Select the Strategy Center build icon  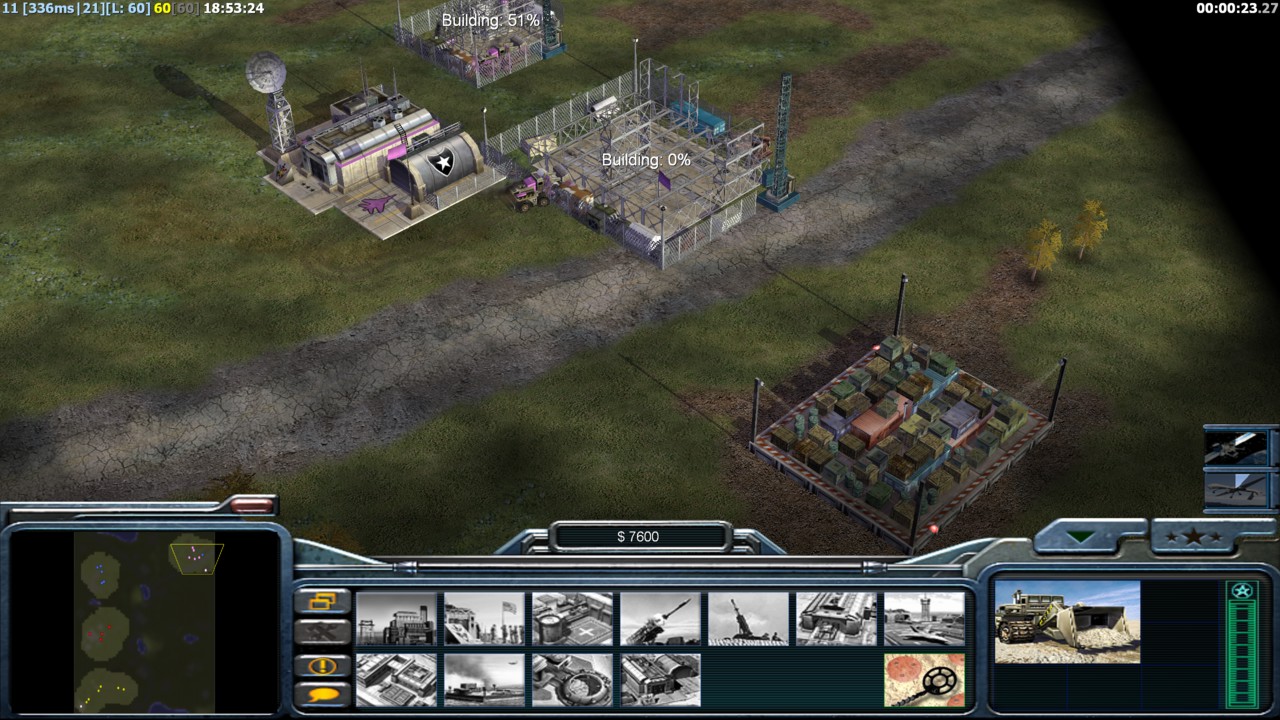pos(396,680)
